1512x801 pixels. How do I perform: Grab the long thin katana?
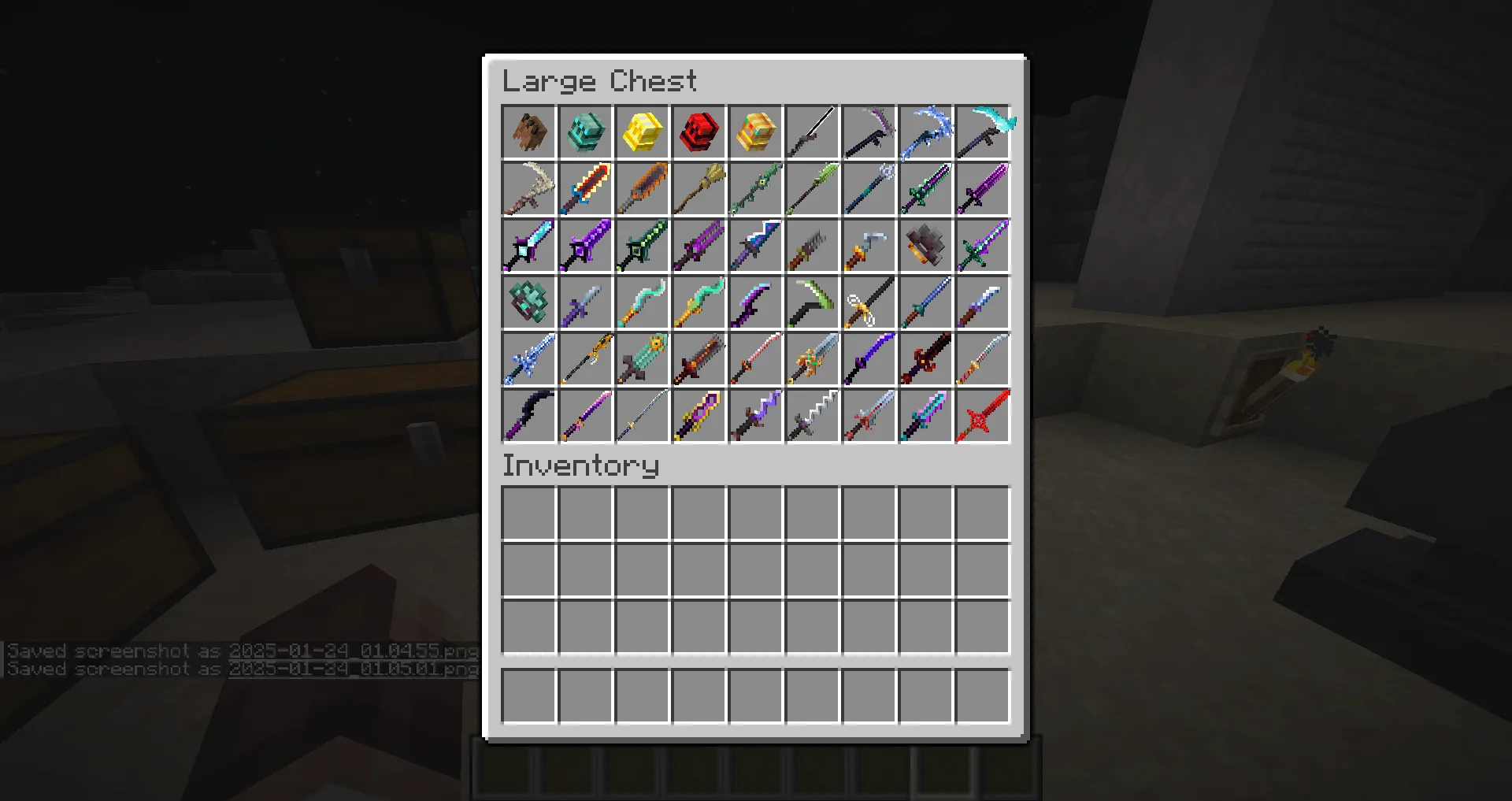coord(641,415)
